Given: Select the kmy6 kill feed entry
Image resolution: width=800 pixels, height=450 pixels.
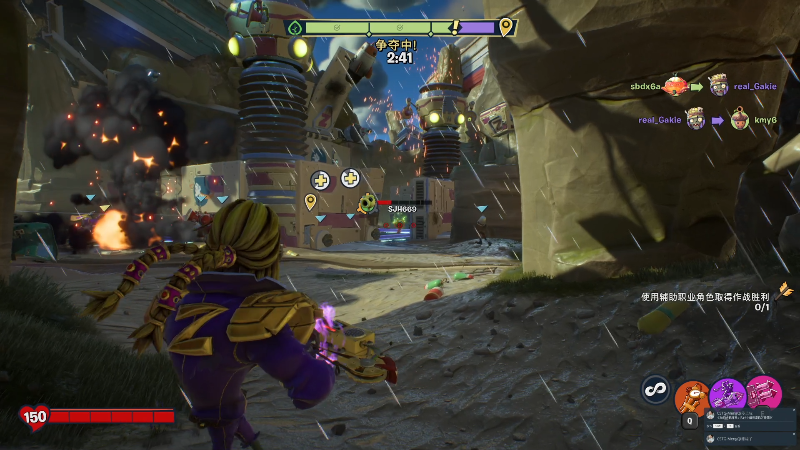Looking at the screenshot, I should [765, 120].
